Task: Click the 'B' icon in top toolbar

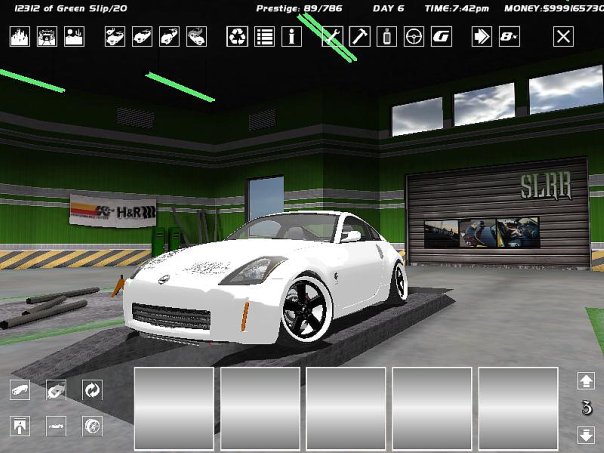Action: (509, 38)
